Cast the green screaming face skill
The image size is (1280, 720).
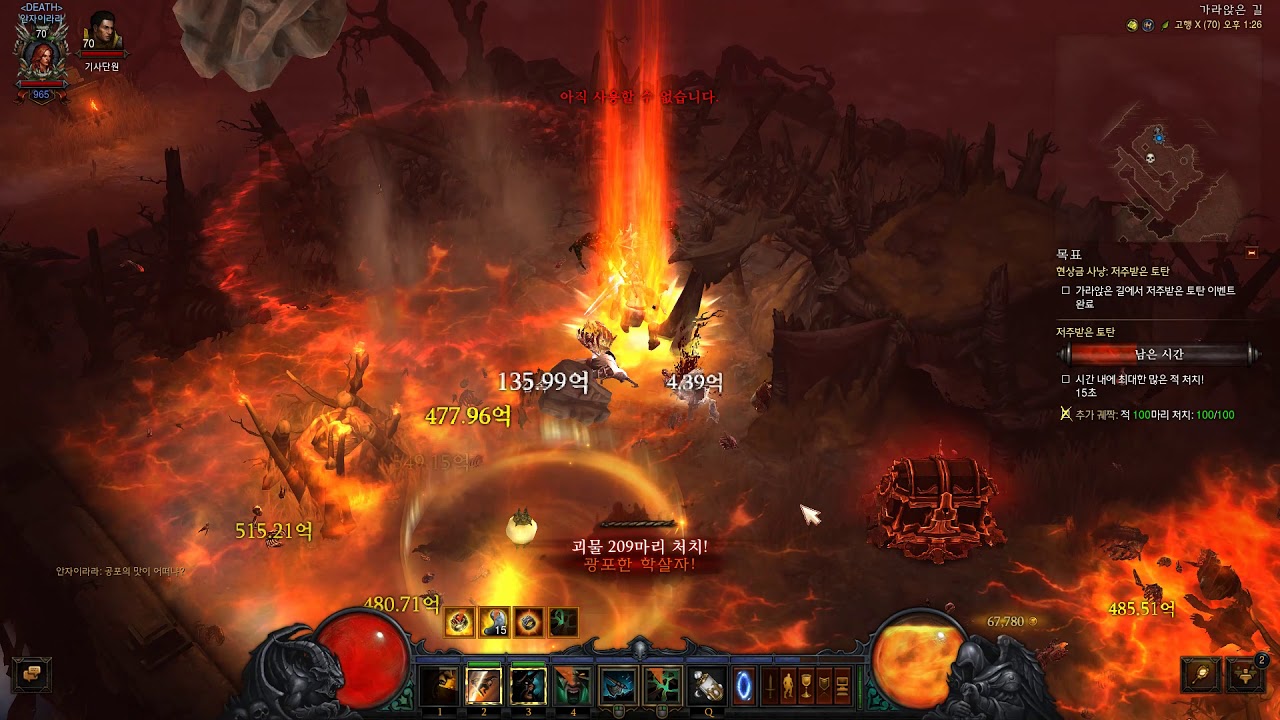coord(572,686)
